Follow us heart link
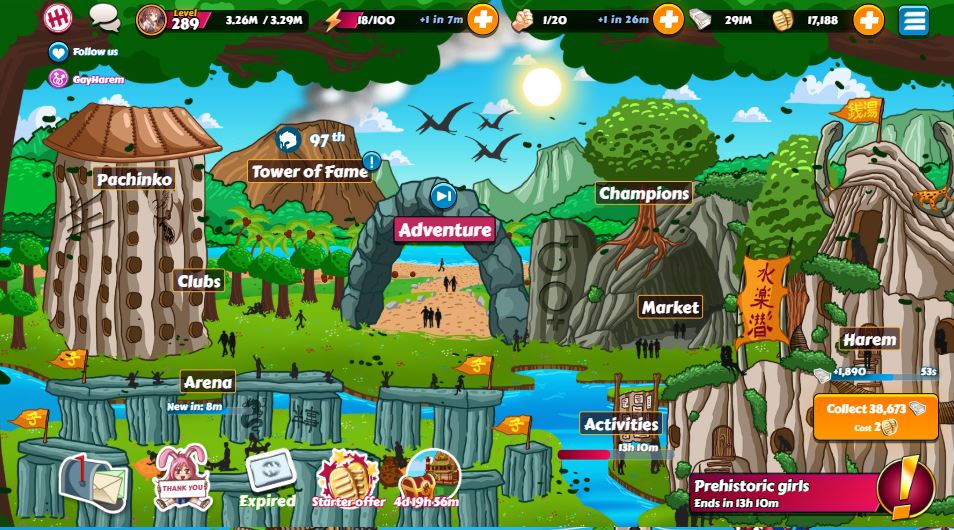 point(59,52)
